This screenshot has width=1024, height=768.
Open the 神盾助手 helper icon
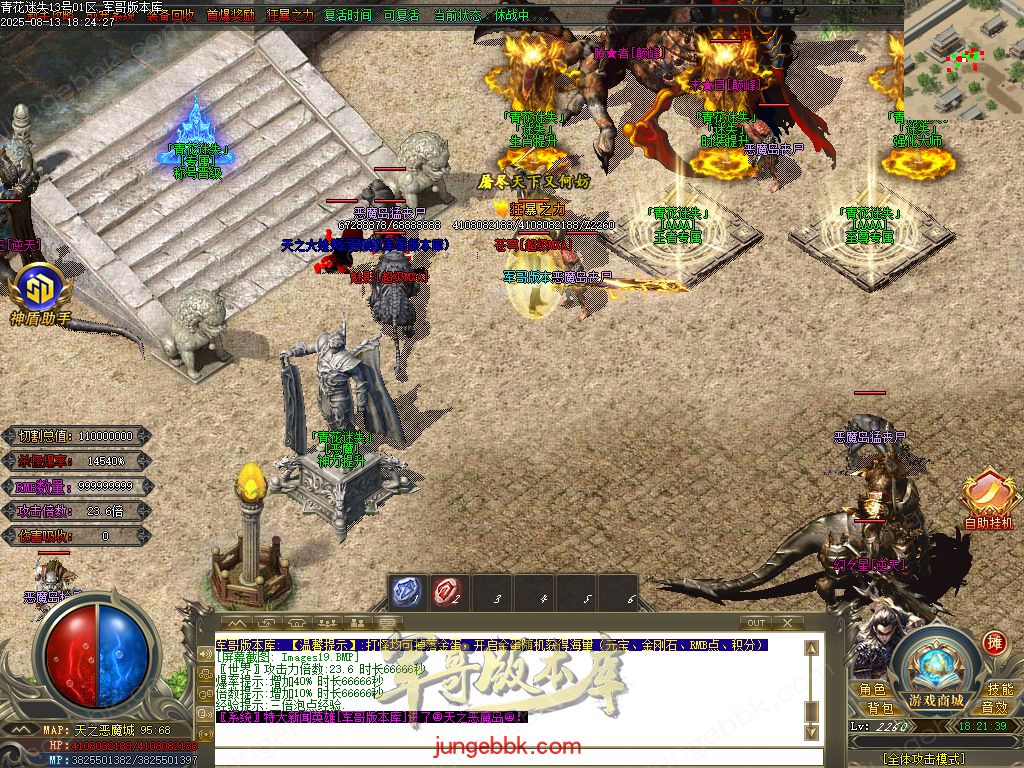(x=40, y=292)
